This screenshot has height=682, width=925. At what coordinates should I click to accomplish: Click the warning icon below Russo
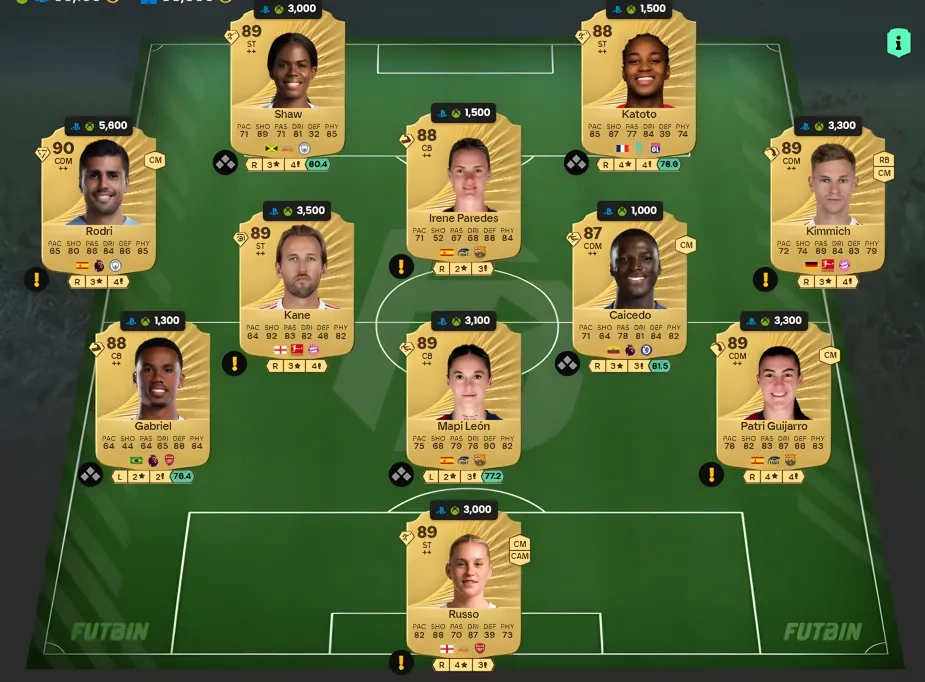point(401,662)
